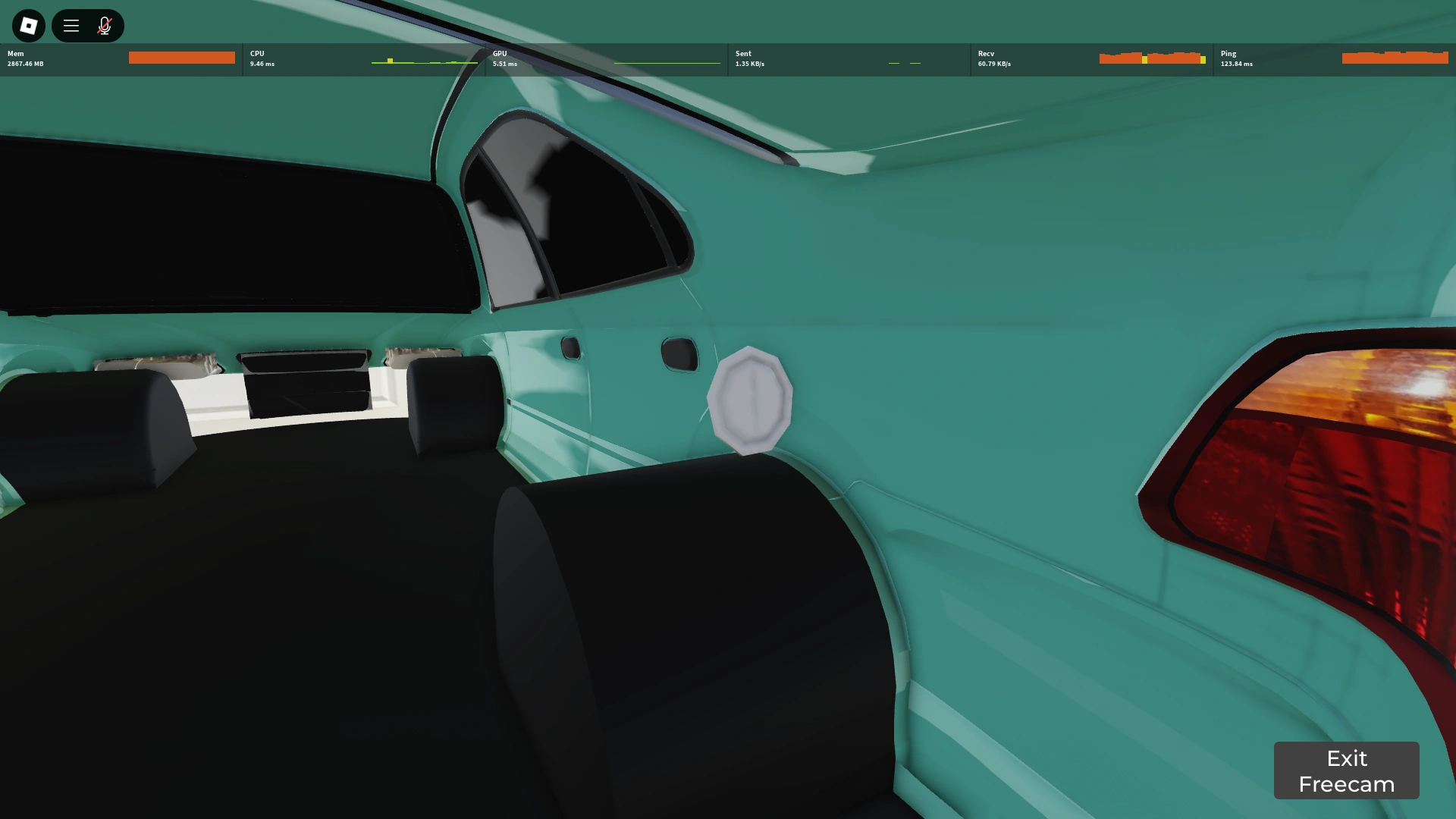Select the GPU stat label
The image size is (1456, 819).
coord(500,54)
